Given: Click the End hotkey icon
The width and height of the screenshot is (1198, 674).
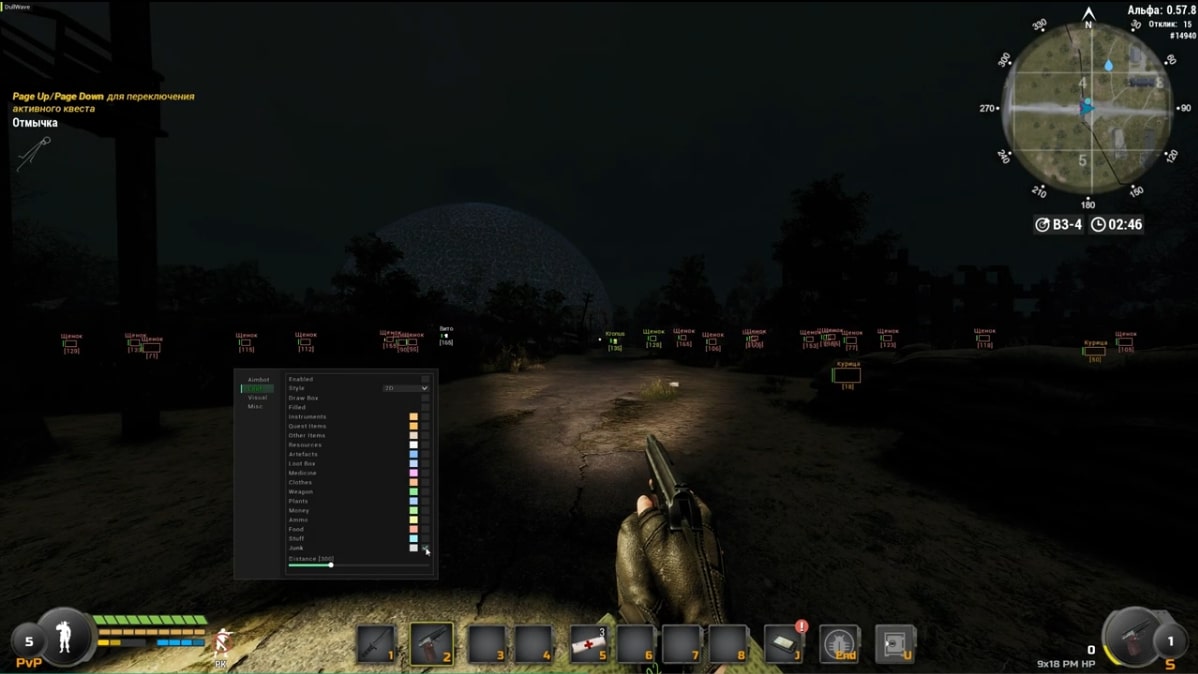Looking at the screenshot, I should click(839, 644).
